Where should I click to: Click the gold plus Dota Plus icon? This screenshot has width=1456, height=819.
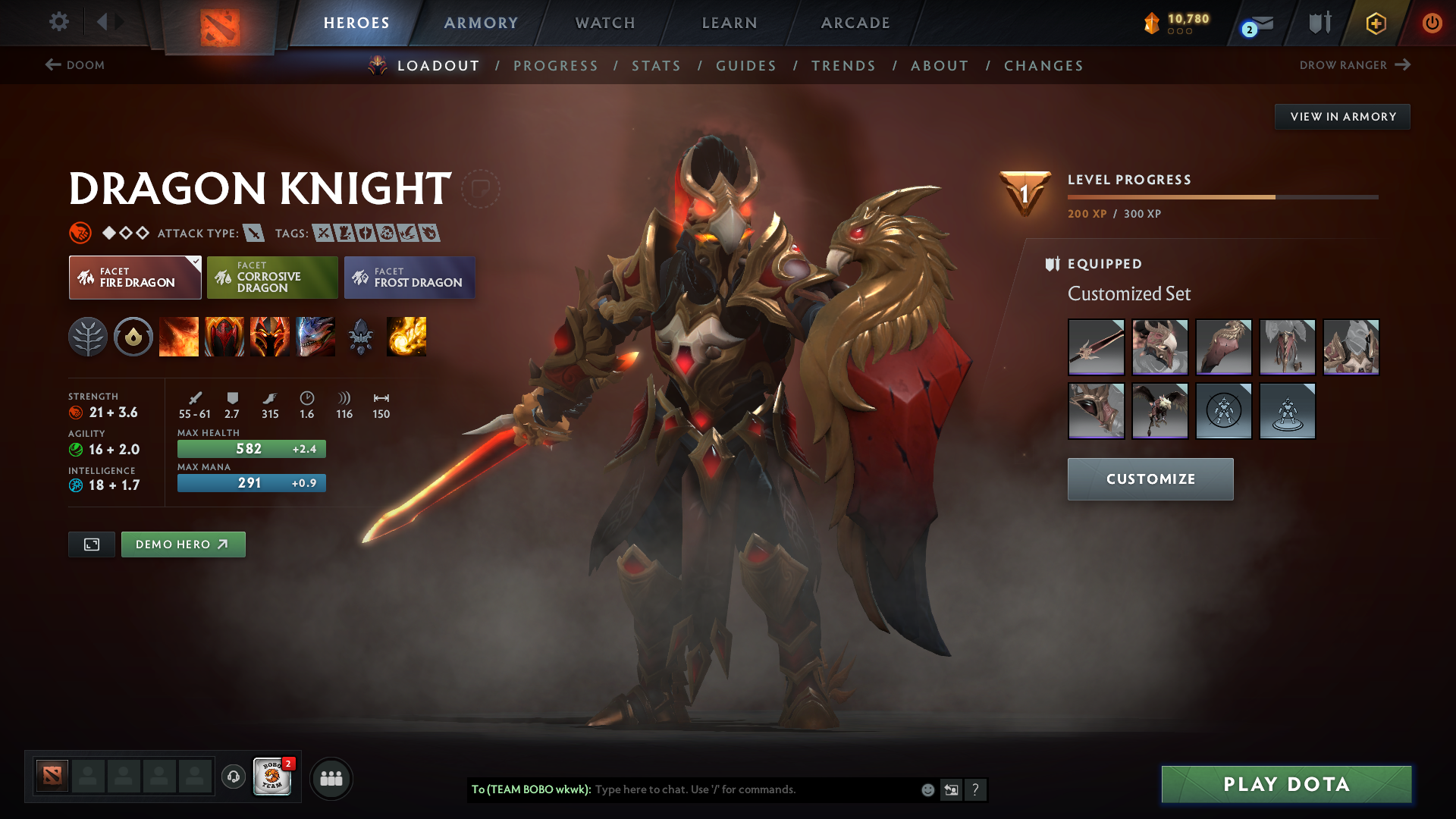[x=1376, y=23]
